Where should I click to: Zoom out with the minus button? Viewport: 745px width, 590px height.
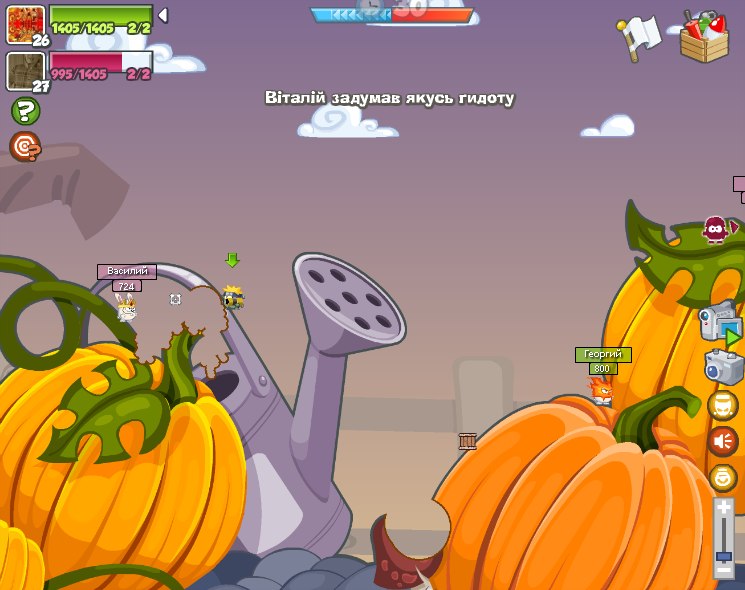tap(723, 570)
